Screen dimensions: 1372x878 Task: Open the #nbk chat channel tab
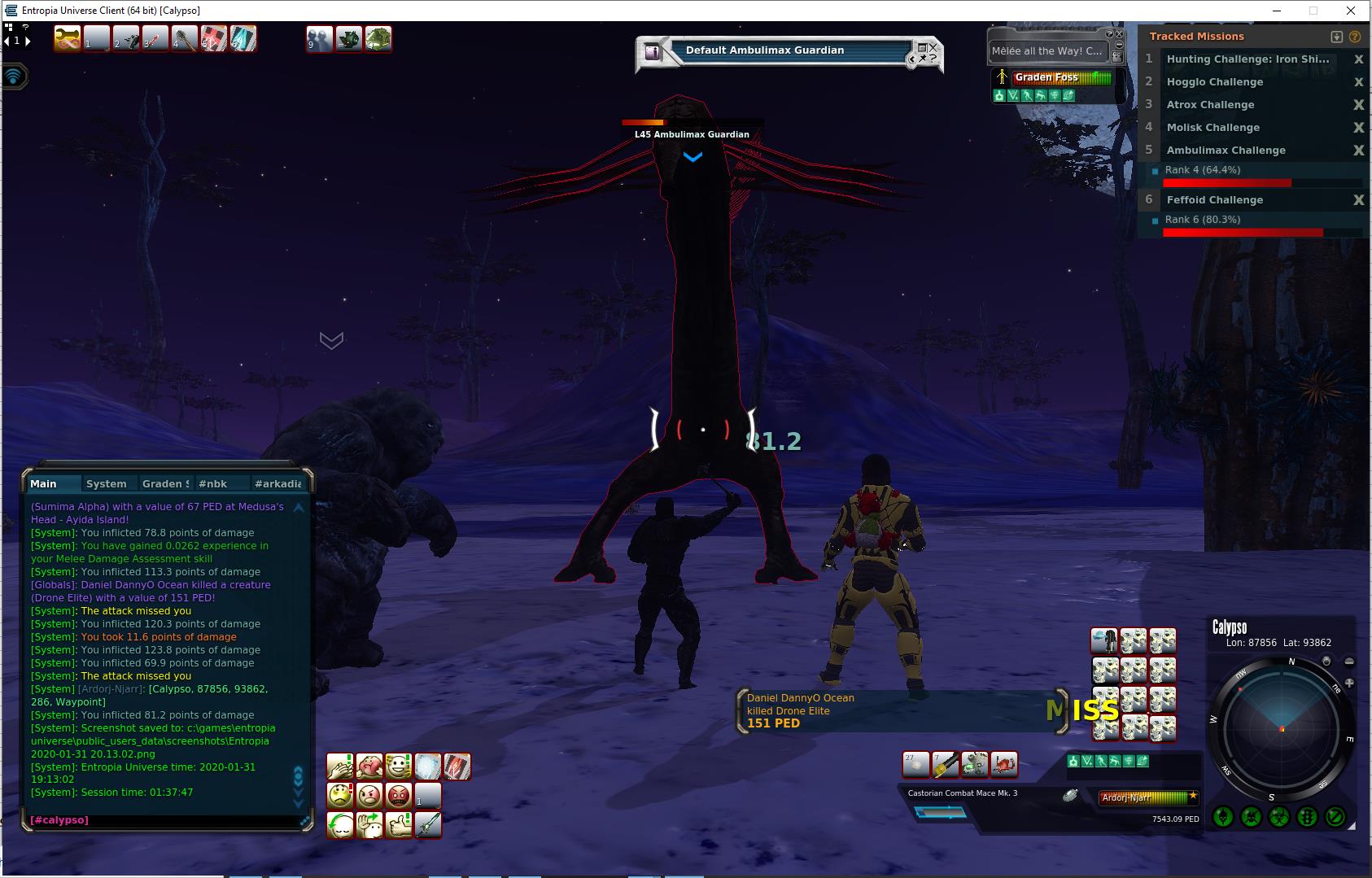coord(213,483)
